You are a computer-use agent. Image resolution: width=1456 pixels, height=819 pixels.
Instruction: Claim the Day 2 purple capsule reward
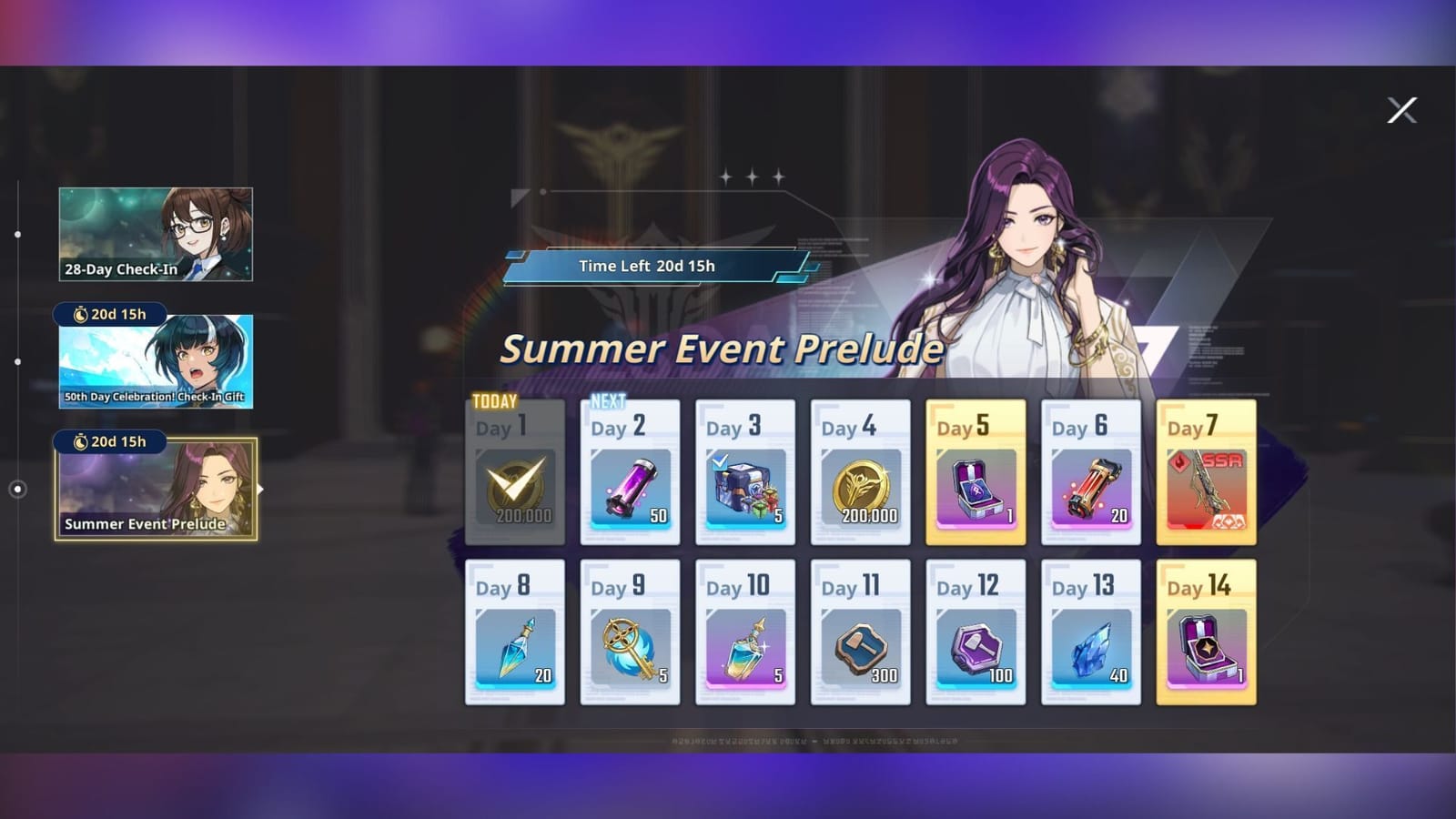click(x=630, y=485)
